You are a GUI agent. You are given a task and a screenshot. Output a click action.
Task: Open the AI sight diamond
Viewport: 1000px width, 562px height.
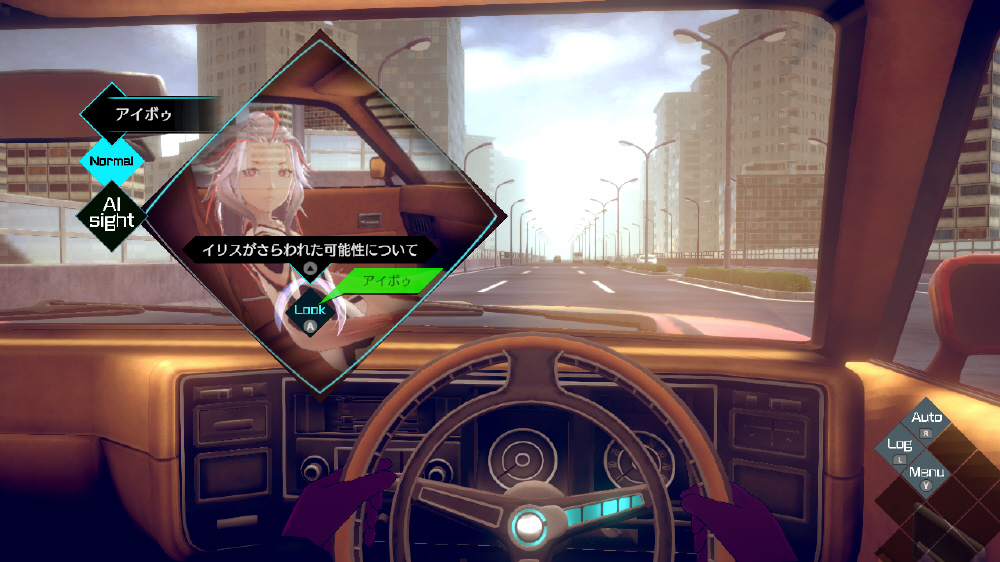pyautogui.click(x=111, y=213)
